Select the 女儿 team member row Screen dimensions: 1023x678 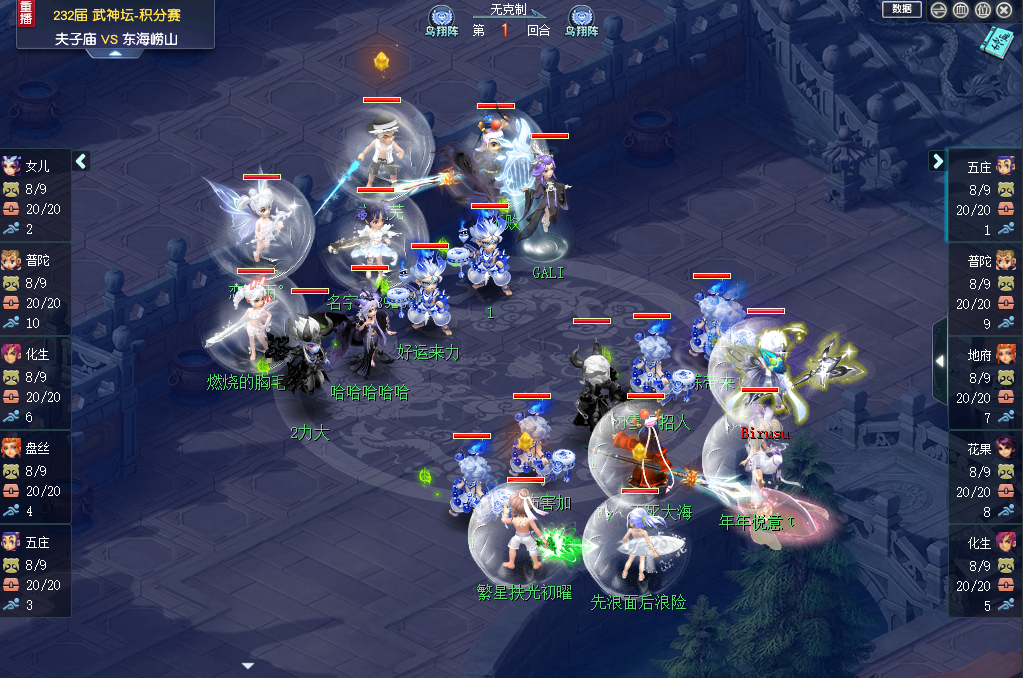pos(35,196)
